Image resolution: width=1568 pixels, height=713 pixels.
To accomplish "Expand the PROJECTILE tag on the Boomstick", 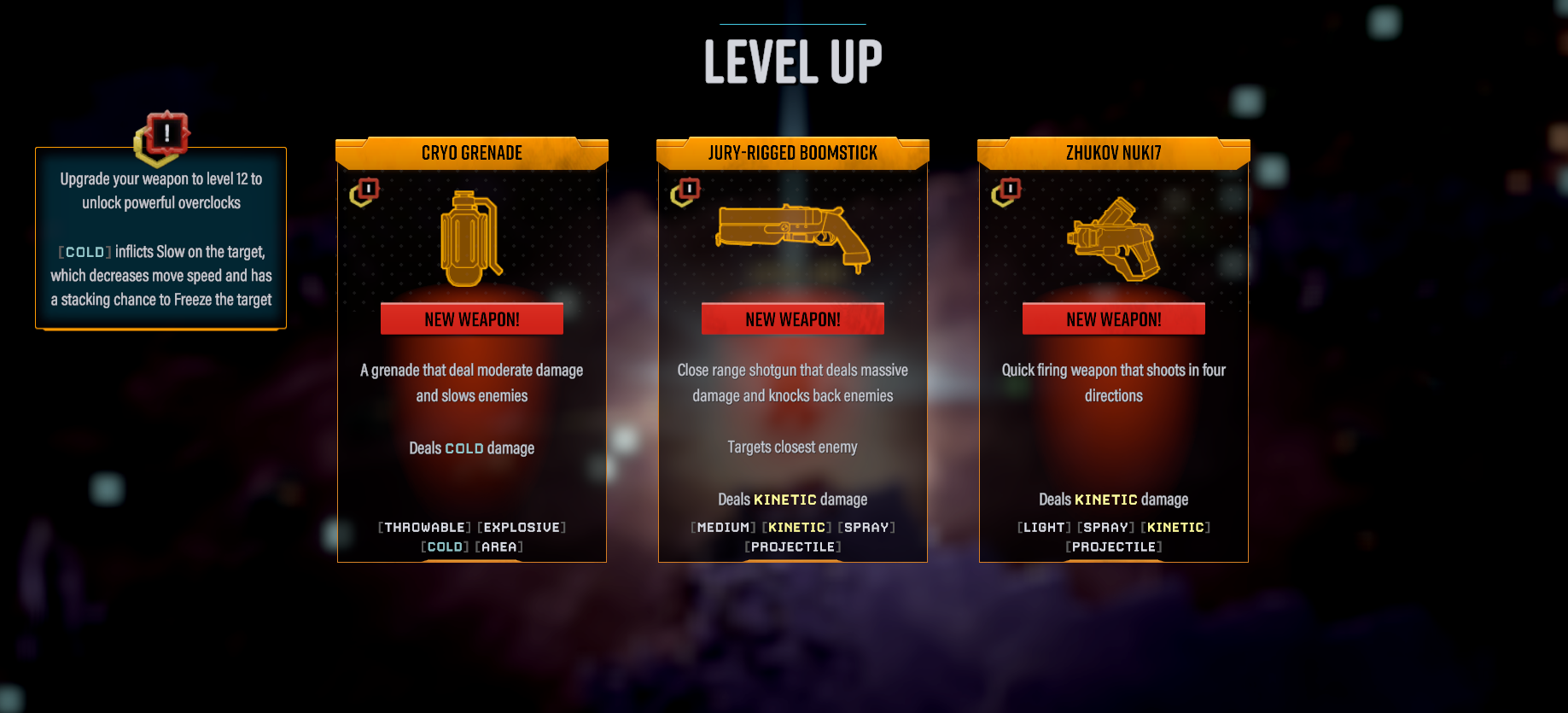I will point(792,546).
